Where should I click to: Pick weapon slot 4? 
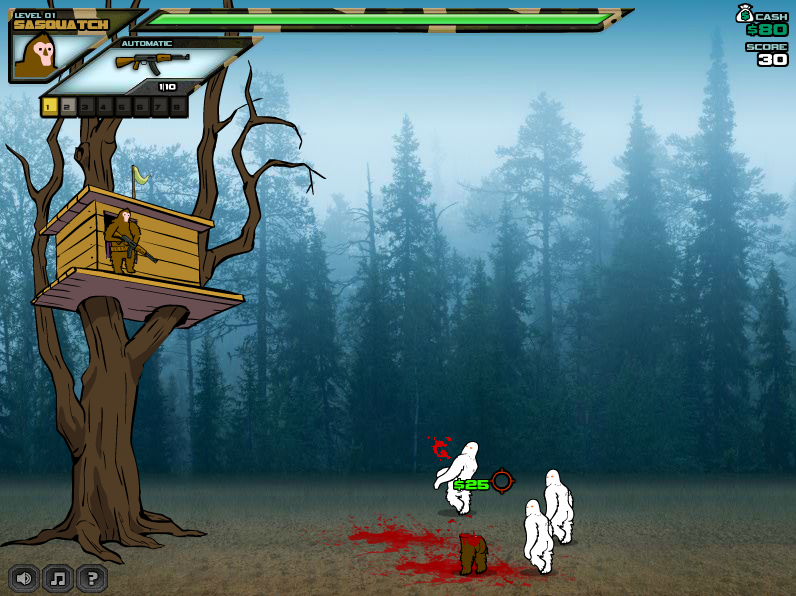105,106
